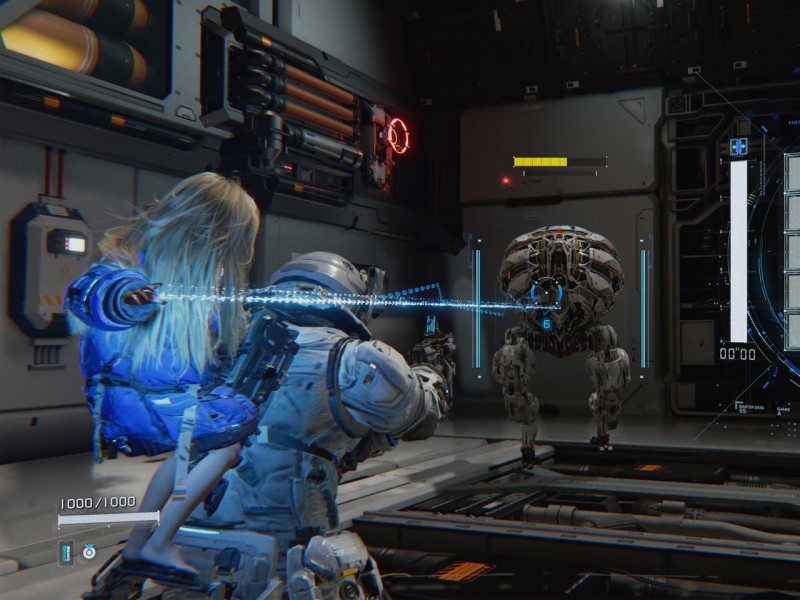The height and width of the screenshot is (600, 800).
Task: Select the blue canister item icon
Action: tap(66, 551)
